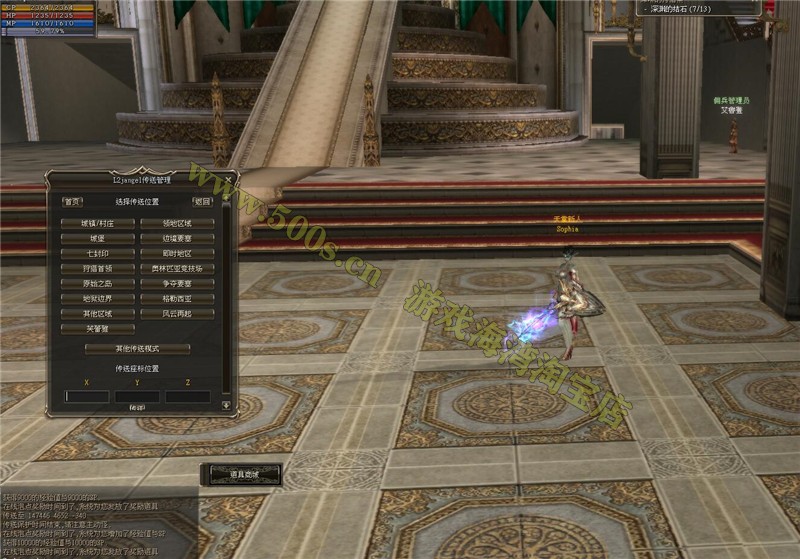Viewport: 800px width, 559px height.
Task: Go to the 首页 home page
Action: [72, 201]
